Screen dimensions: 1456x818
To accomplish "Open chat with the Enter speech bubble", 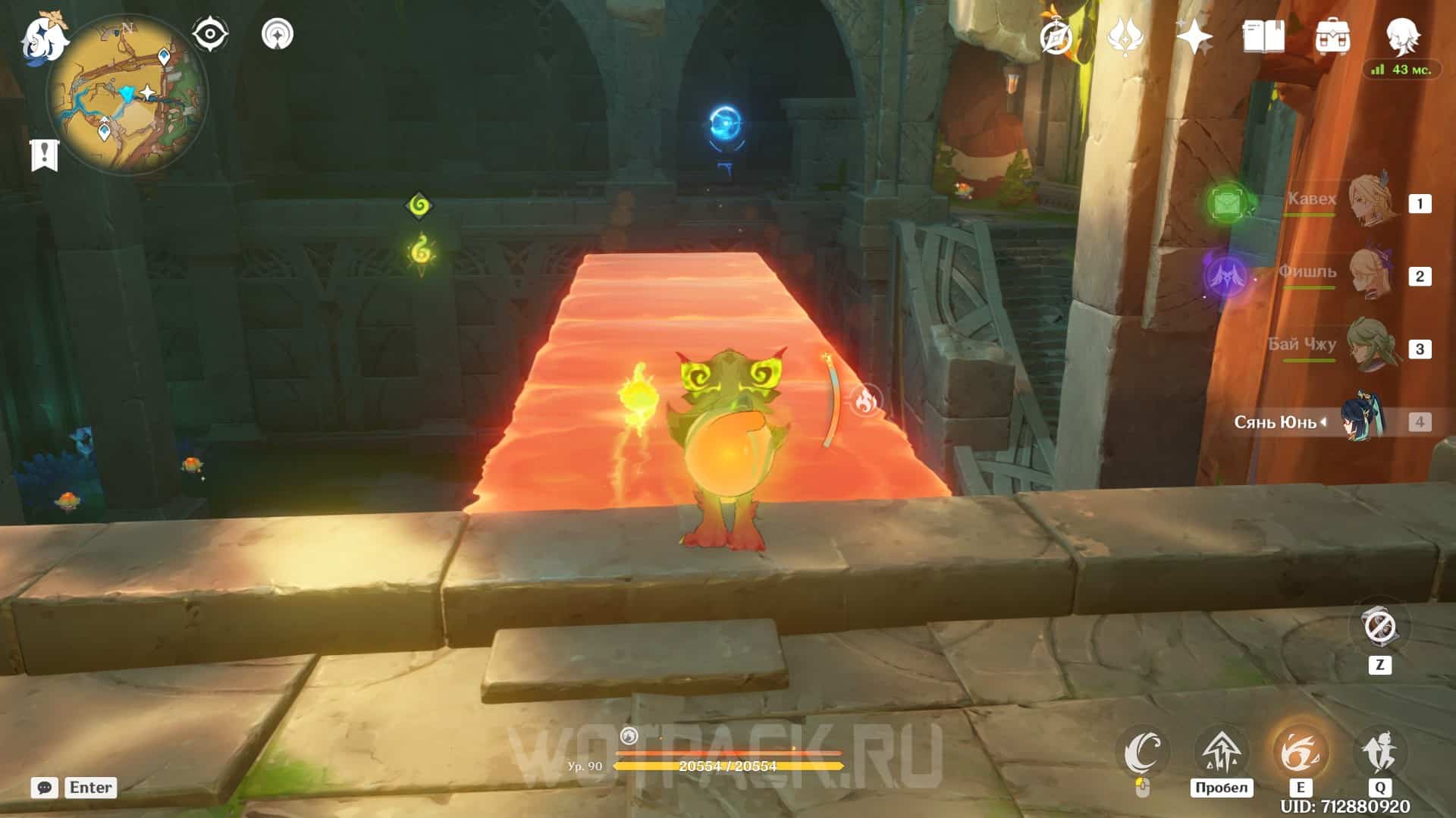I will point(45,788).
